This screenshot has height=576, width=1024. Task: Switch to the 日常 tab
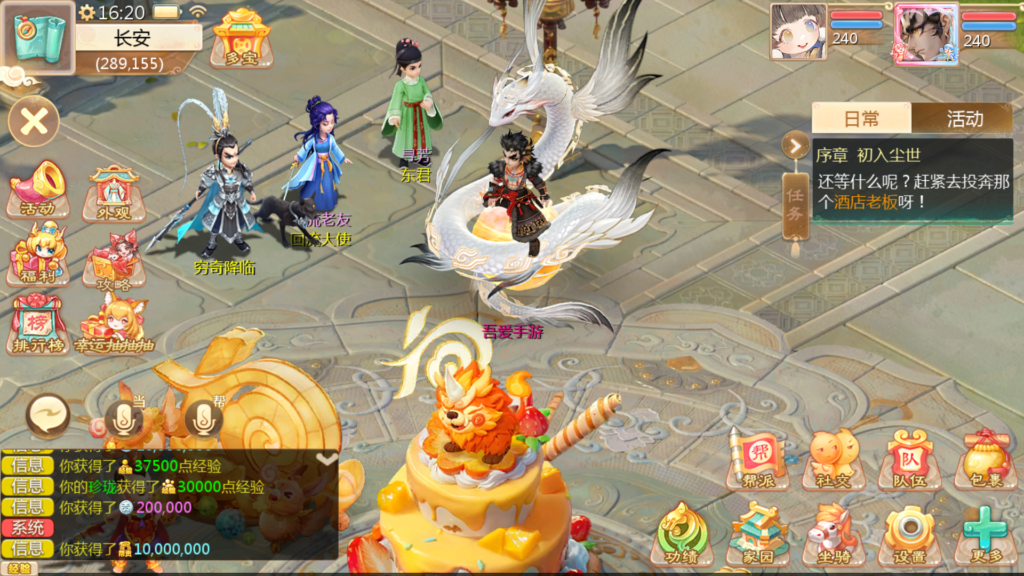coord(861,119)
